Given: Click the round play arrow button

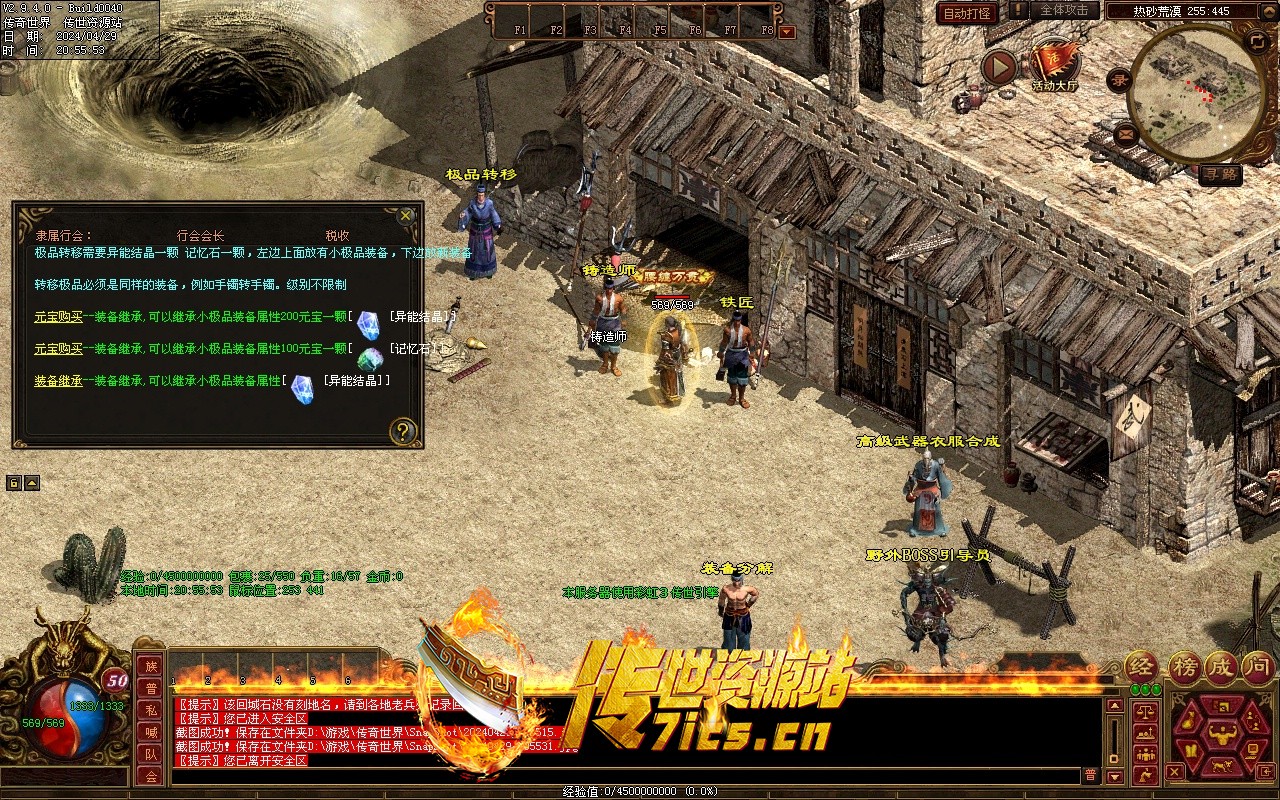Looking at the screenshot, I should 998,67.
